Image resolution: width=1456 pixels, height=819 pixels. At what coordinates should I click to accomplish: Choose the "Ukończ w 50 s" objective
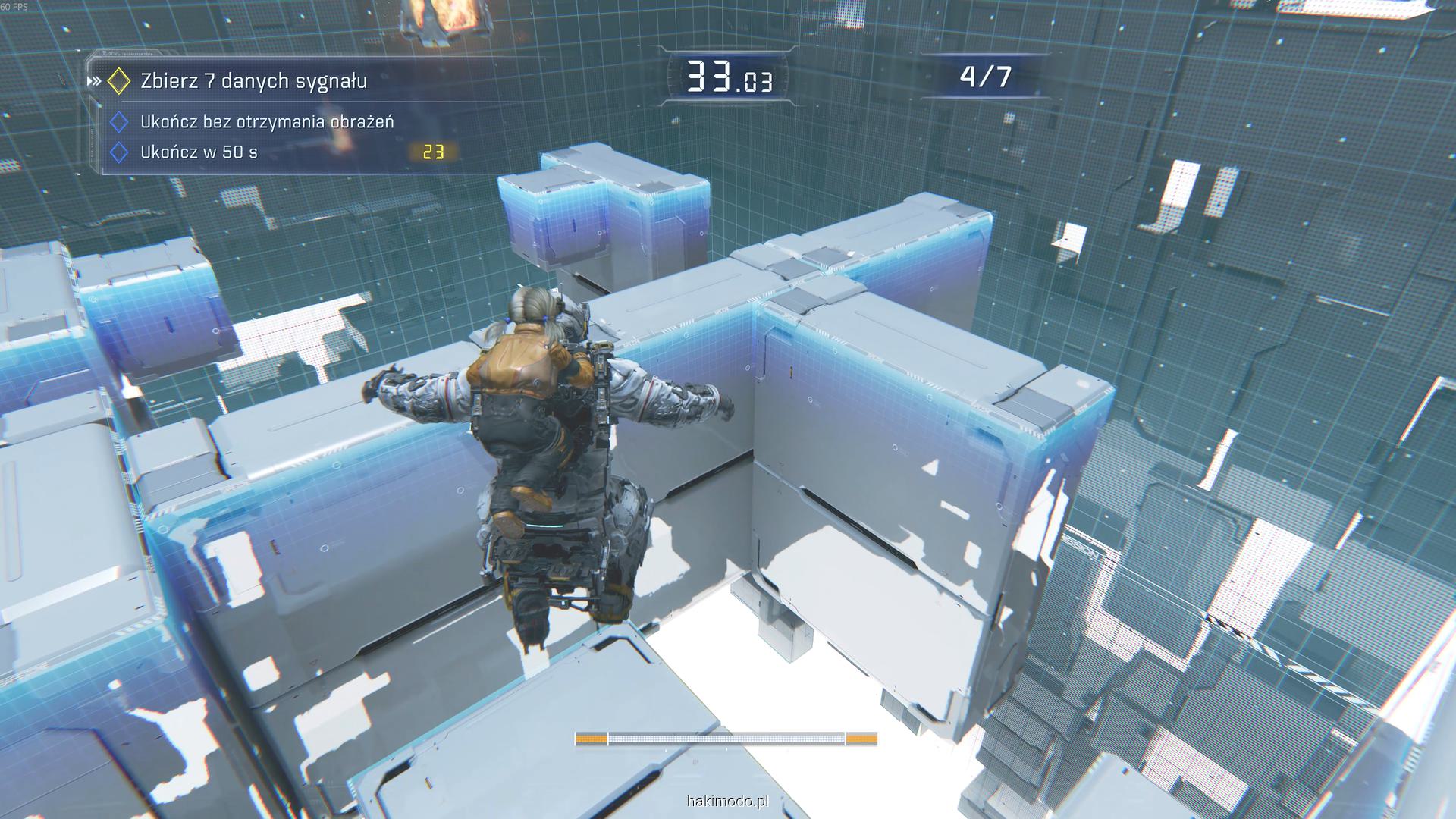point(199,152)
